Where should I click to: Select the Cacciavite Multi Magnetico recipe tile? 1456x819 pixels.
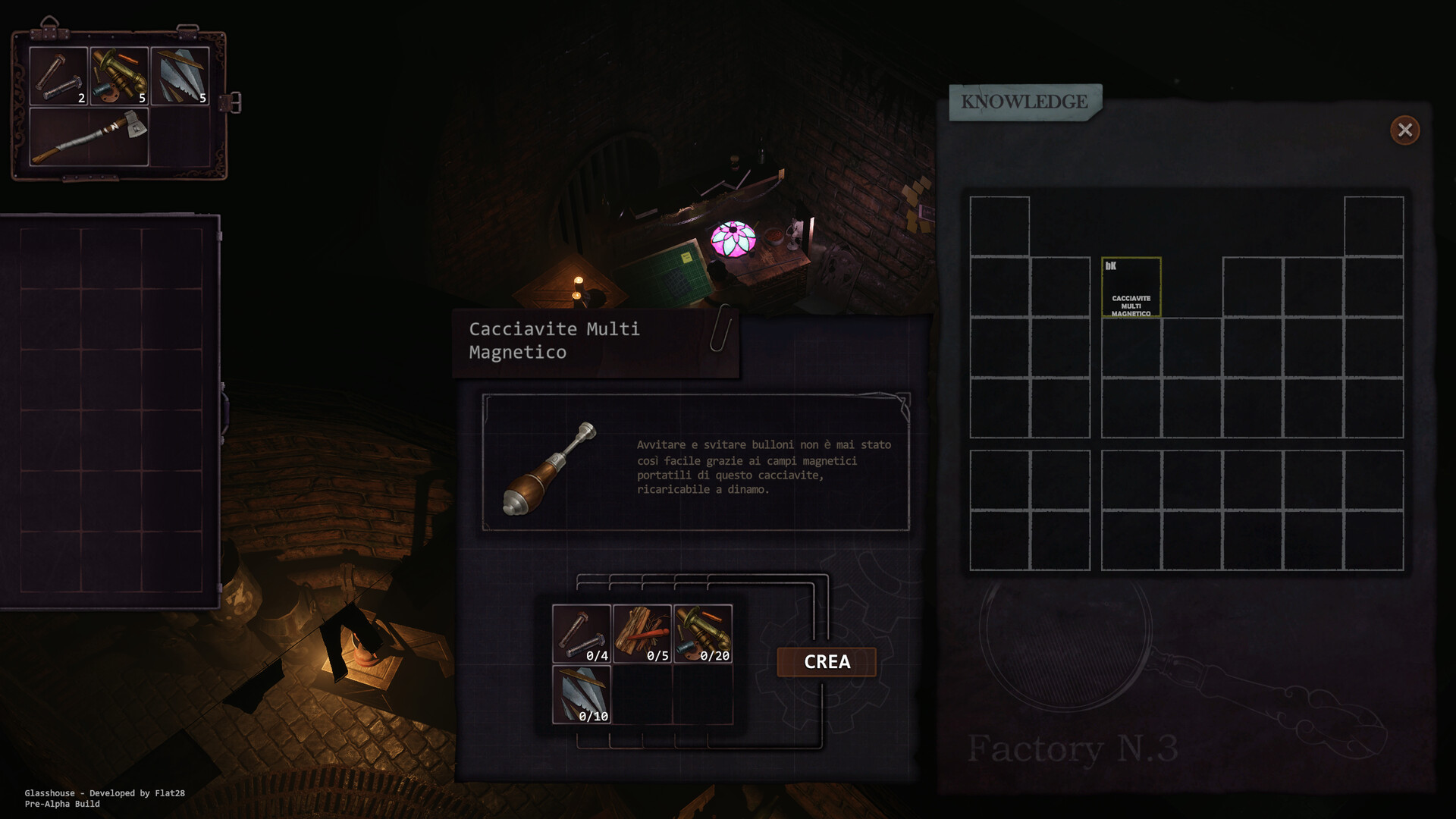click(x=1131, y=287)
